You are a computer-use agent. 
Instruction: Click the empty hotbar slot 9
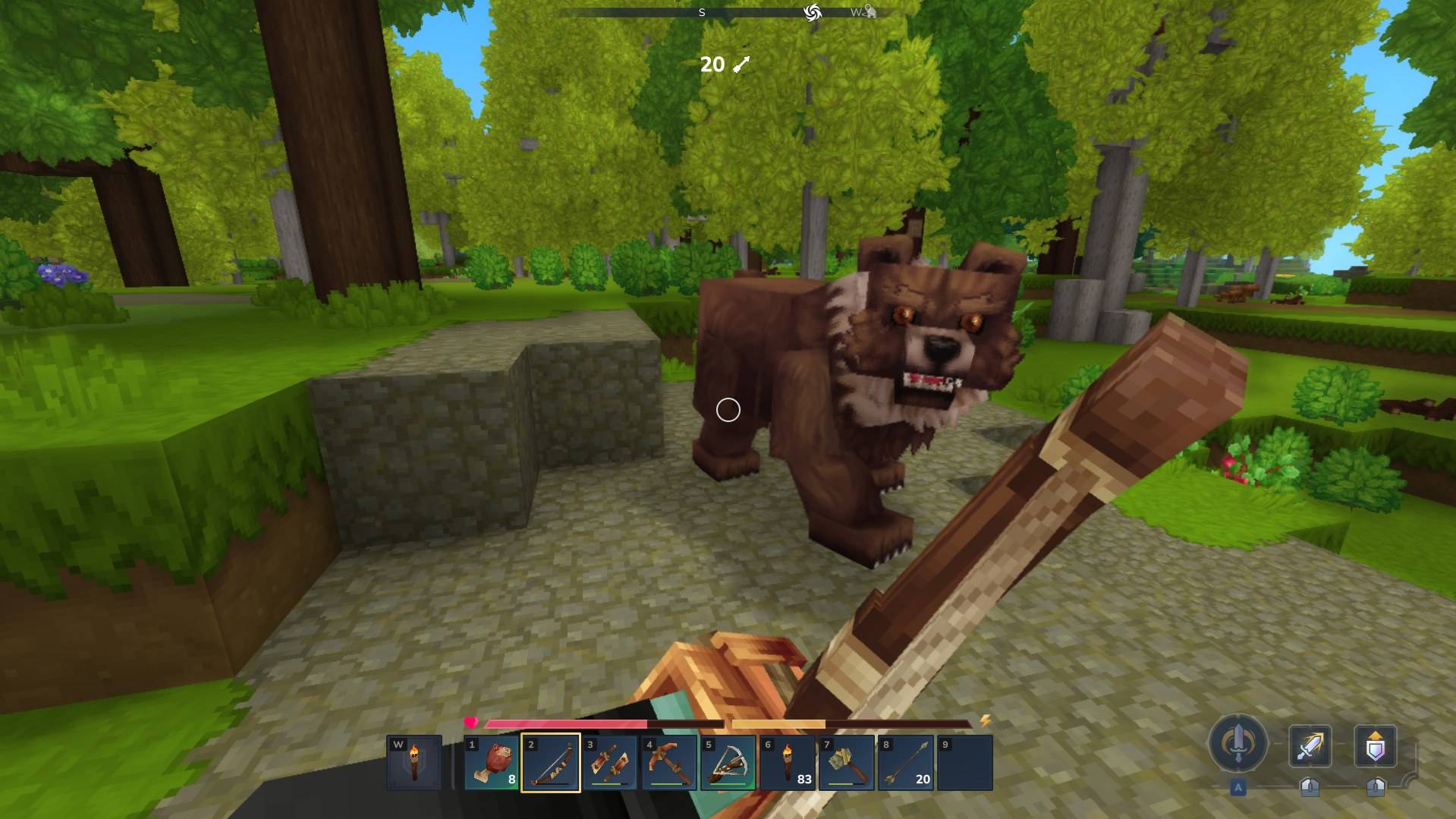click(965, 763)
